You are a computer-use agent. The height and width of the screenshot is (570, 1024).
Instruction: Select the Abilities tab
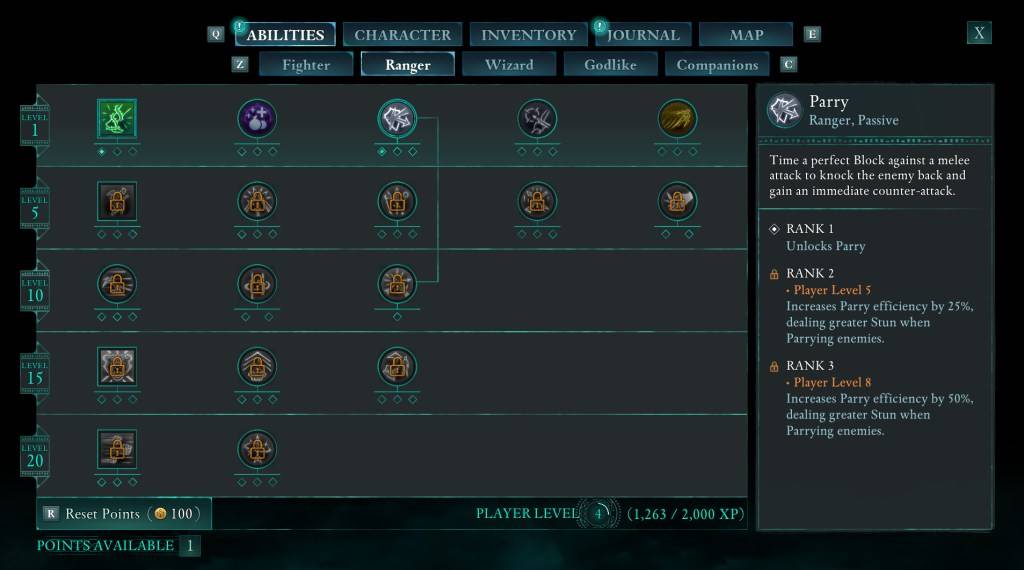[x=285, y=35]
